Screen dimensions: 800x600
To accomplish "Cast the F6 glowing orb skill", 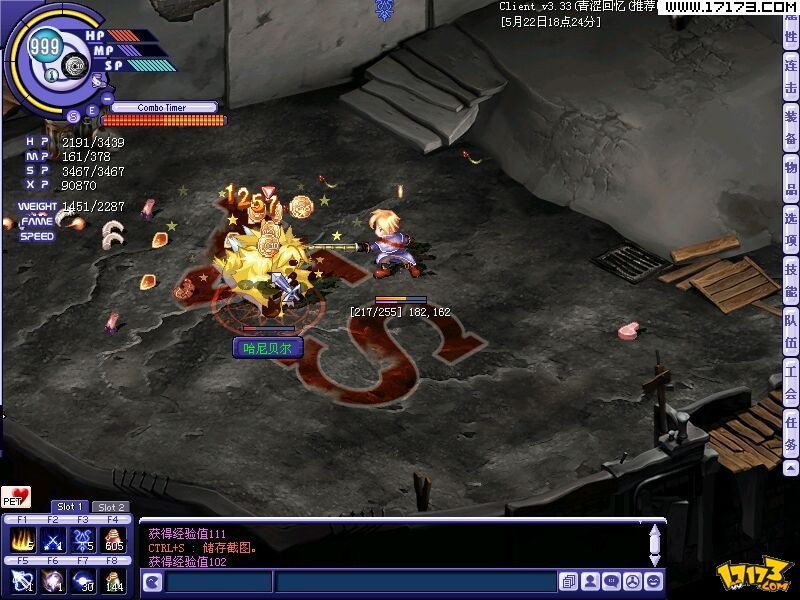I will tap(53, 580).
